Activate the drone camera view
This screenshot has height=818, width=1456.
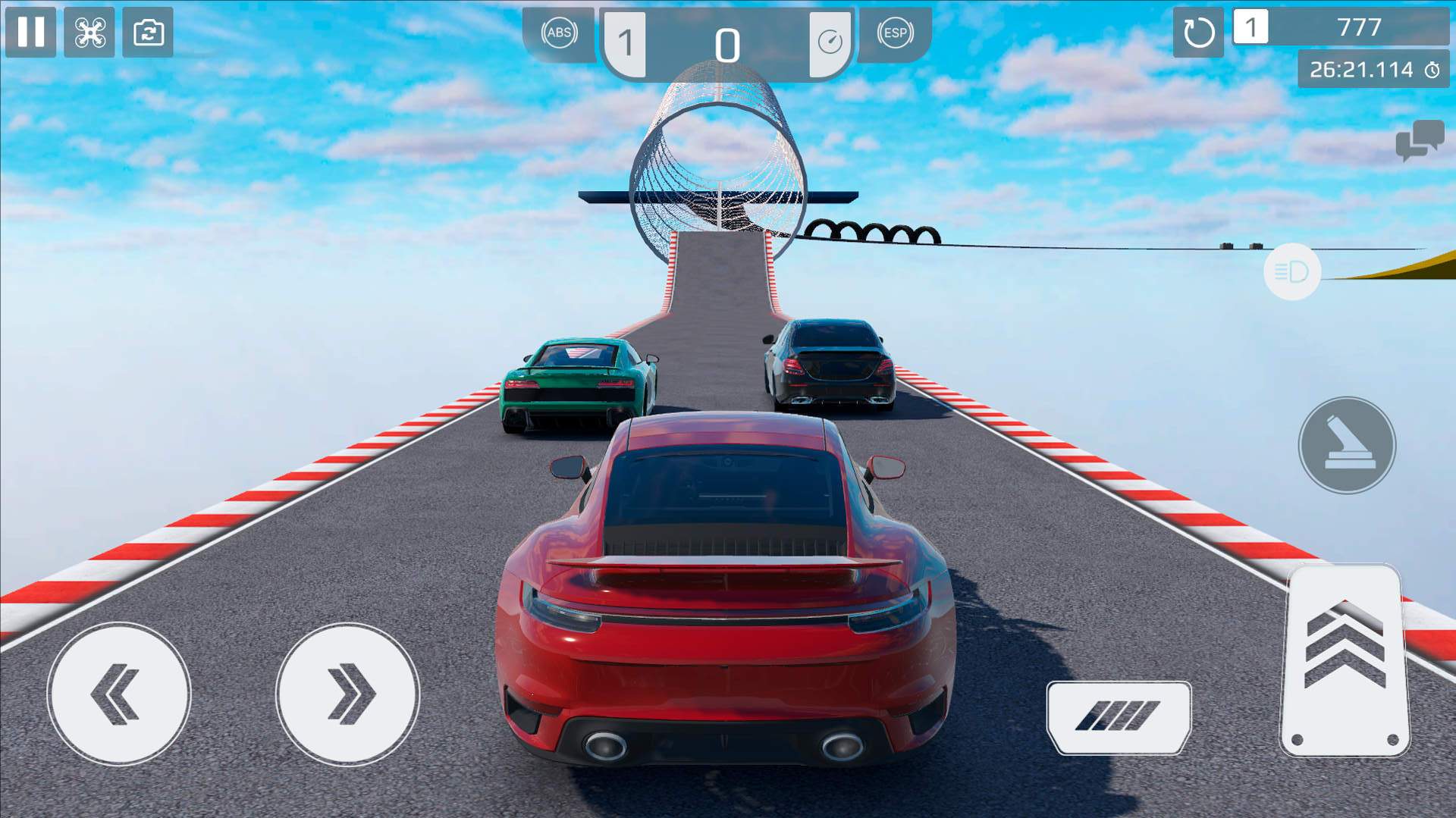coord(89,32)
